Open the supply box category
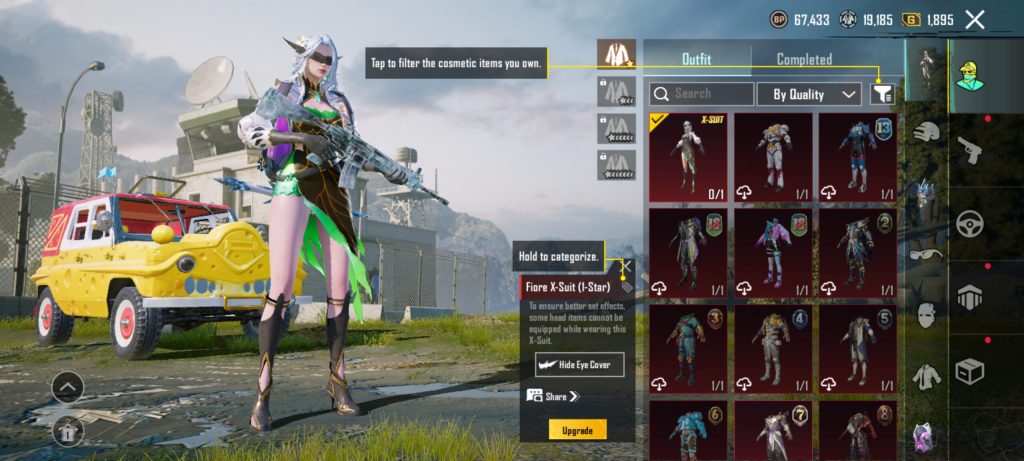 [x=970, y=370]
